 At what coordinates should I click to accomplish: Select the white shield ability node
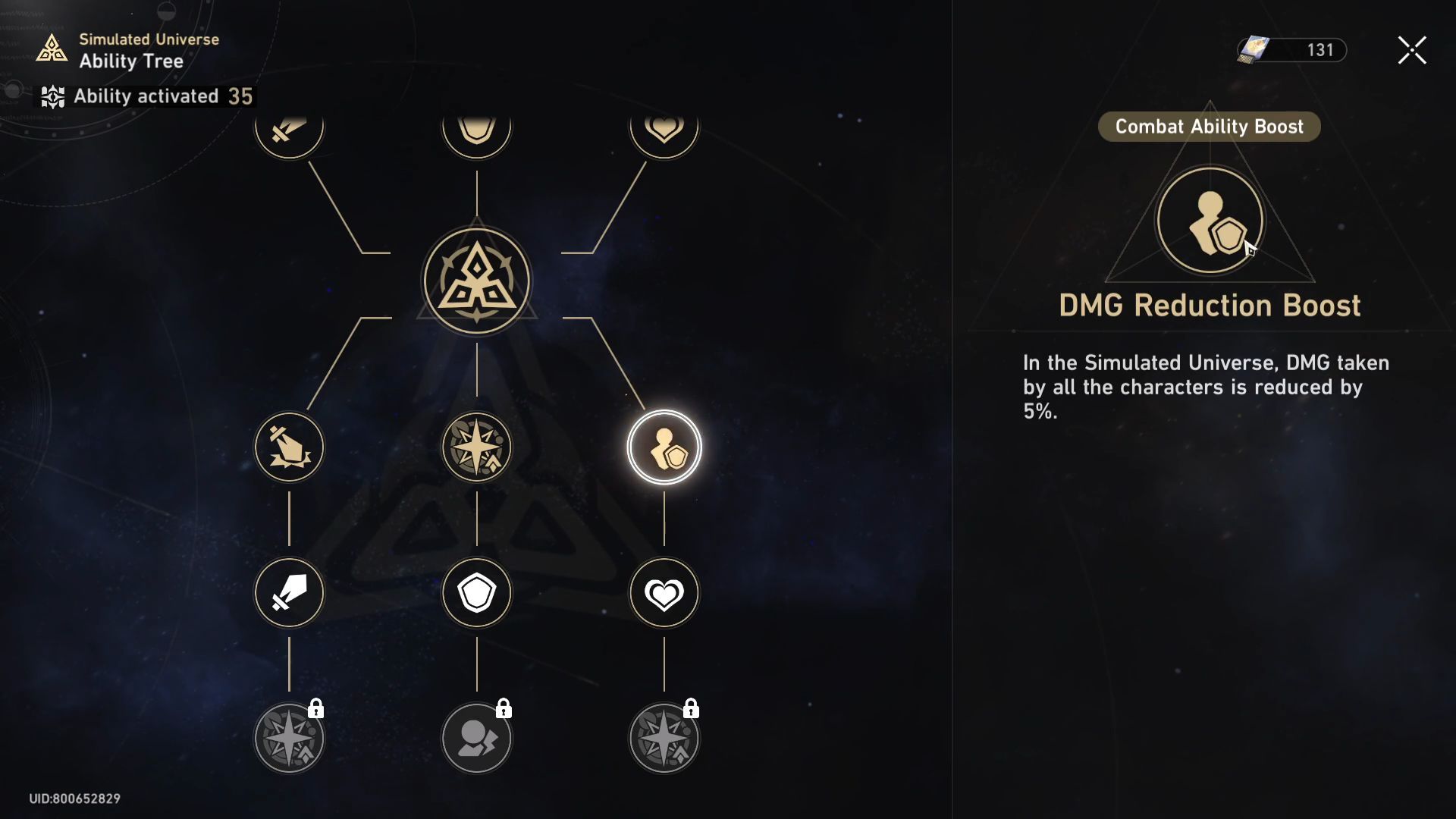pos(476,593)
